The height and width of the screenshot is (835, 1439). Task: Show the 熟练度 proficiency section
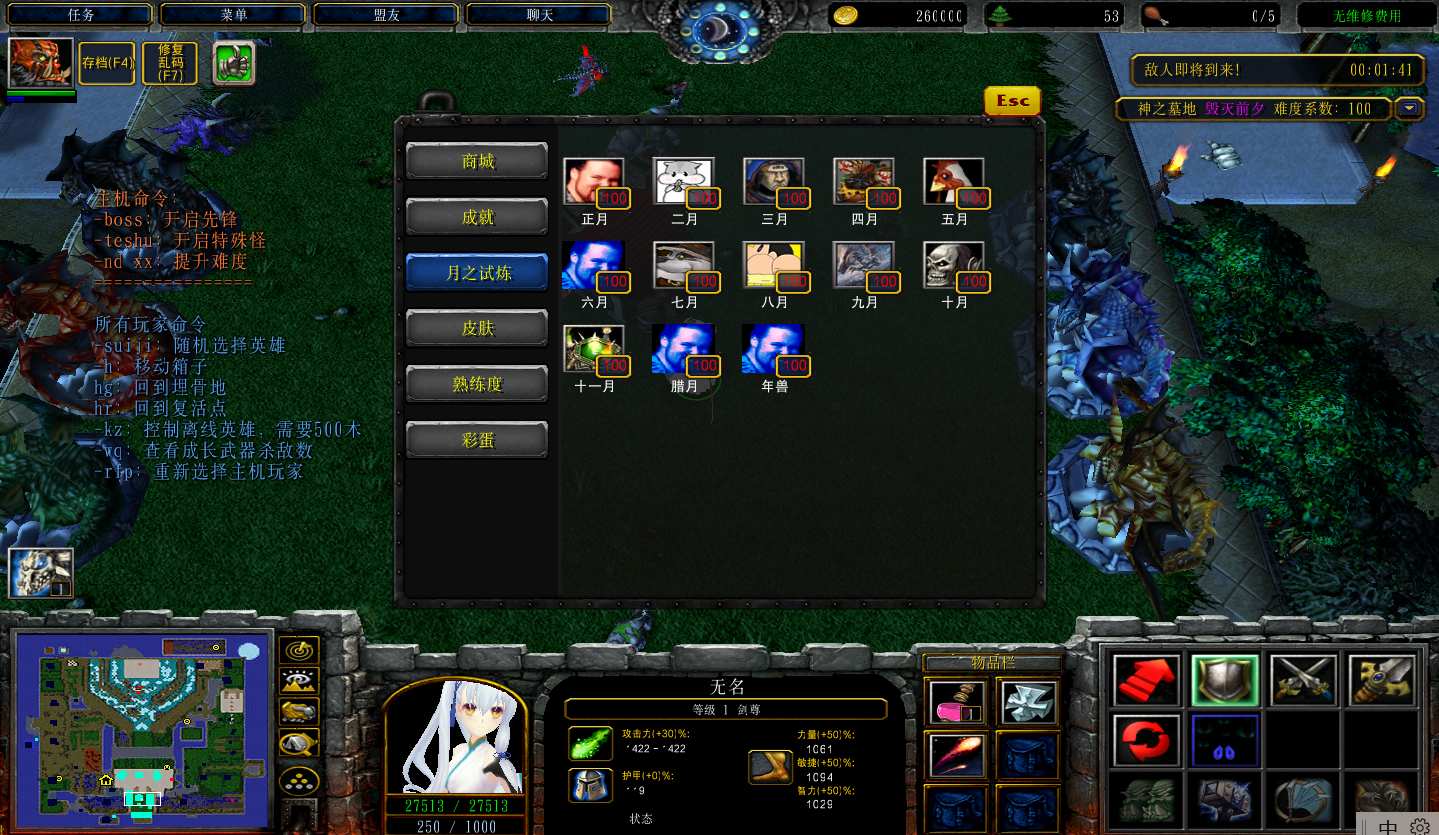click(x=477, y=384)
